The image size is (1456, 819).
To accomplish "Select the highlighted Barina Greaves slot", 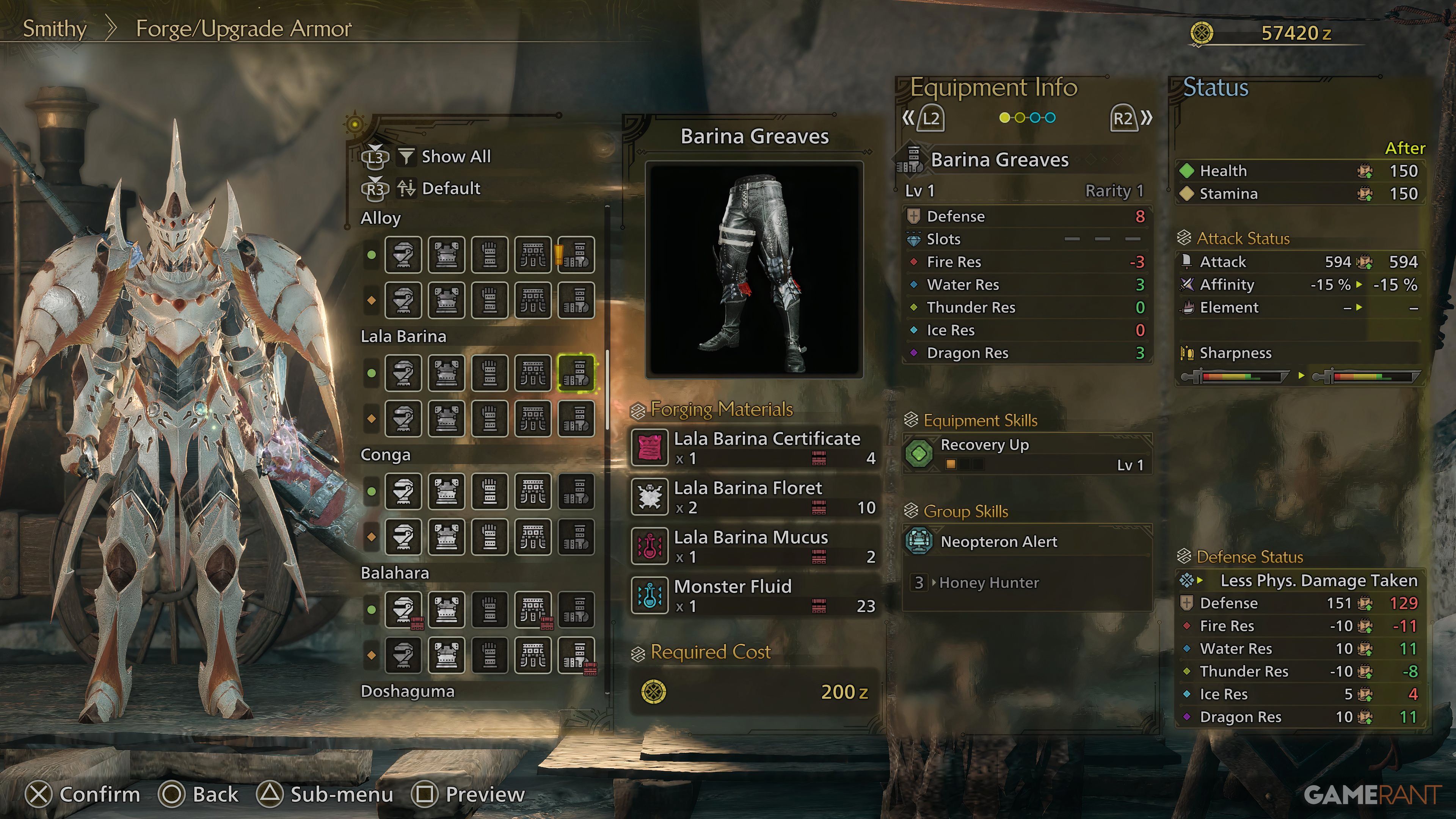I will (x=576, y=373).
